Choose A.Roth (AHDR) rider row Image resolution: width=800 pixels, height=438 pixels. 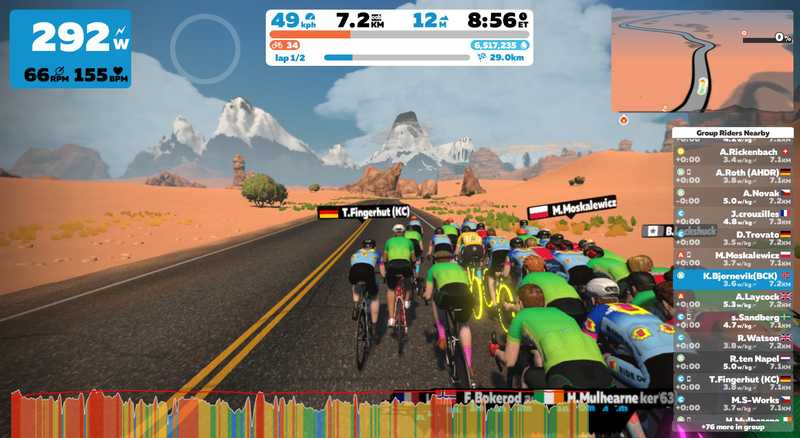(x=735, y=176)
